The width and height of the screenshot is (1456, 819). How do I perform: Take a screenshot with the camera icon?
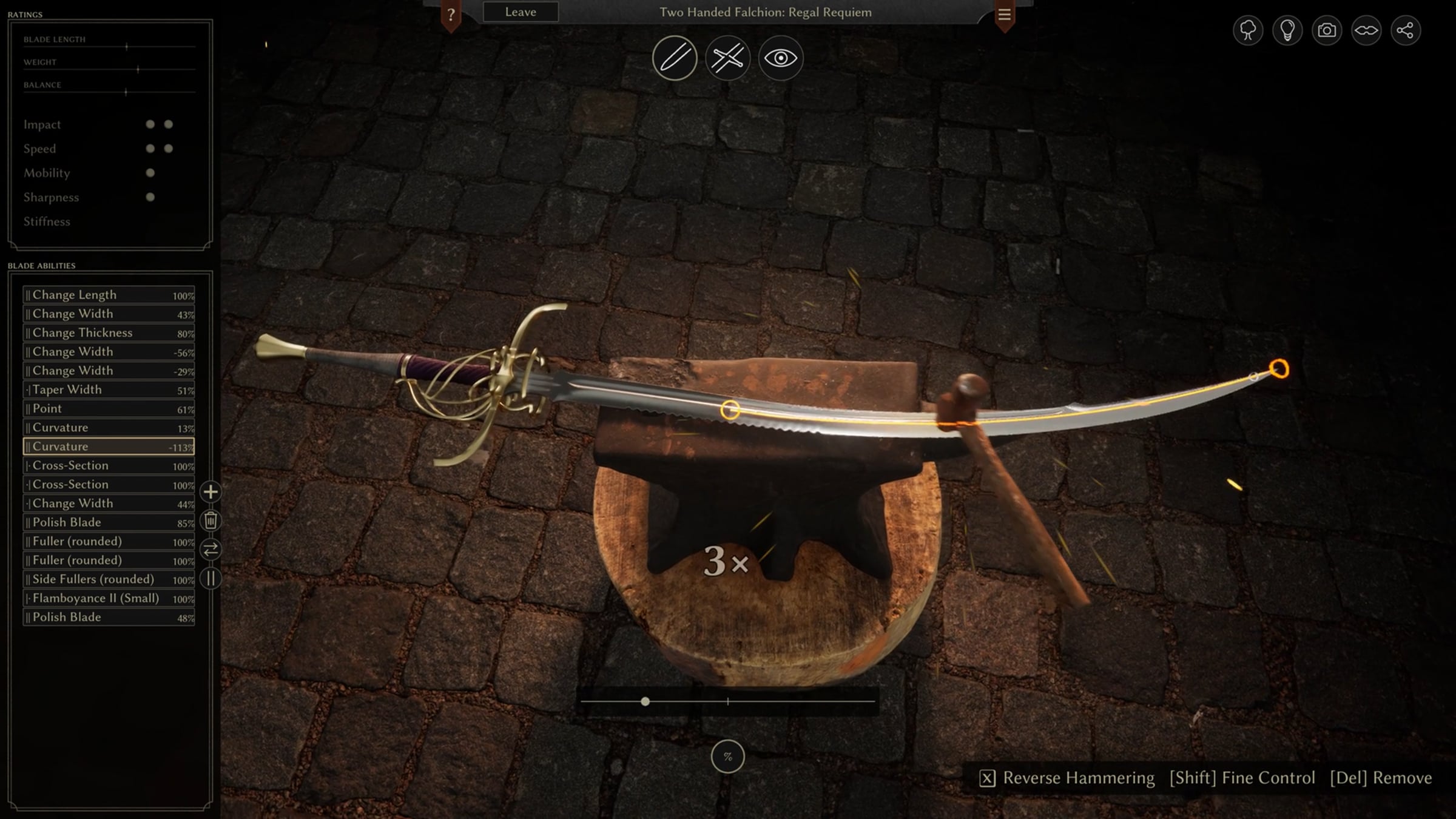pos(1327,30)
